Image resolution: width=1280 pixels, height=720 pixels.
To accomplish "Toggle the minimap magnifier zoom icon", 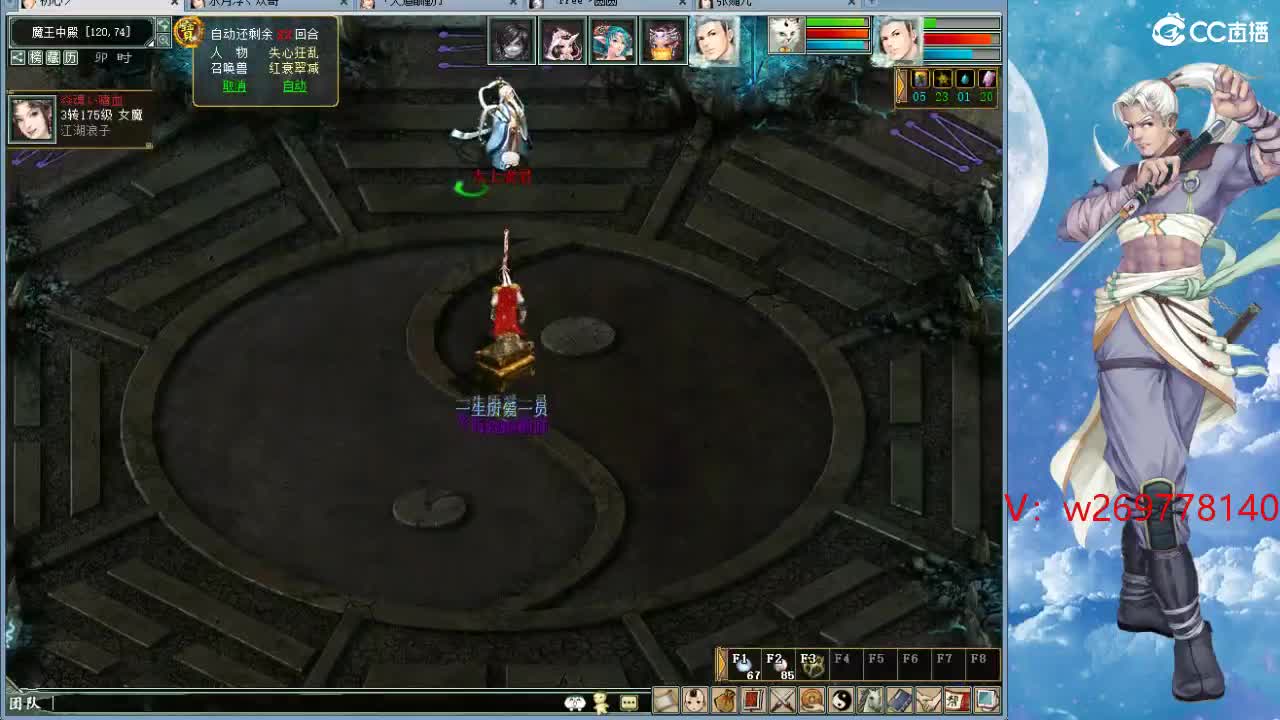I will coord(164,39).
